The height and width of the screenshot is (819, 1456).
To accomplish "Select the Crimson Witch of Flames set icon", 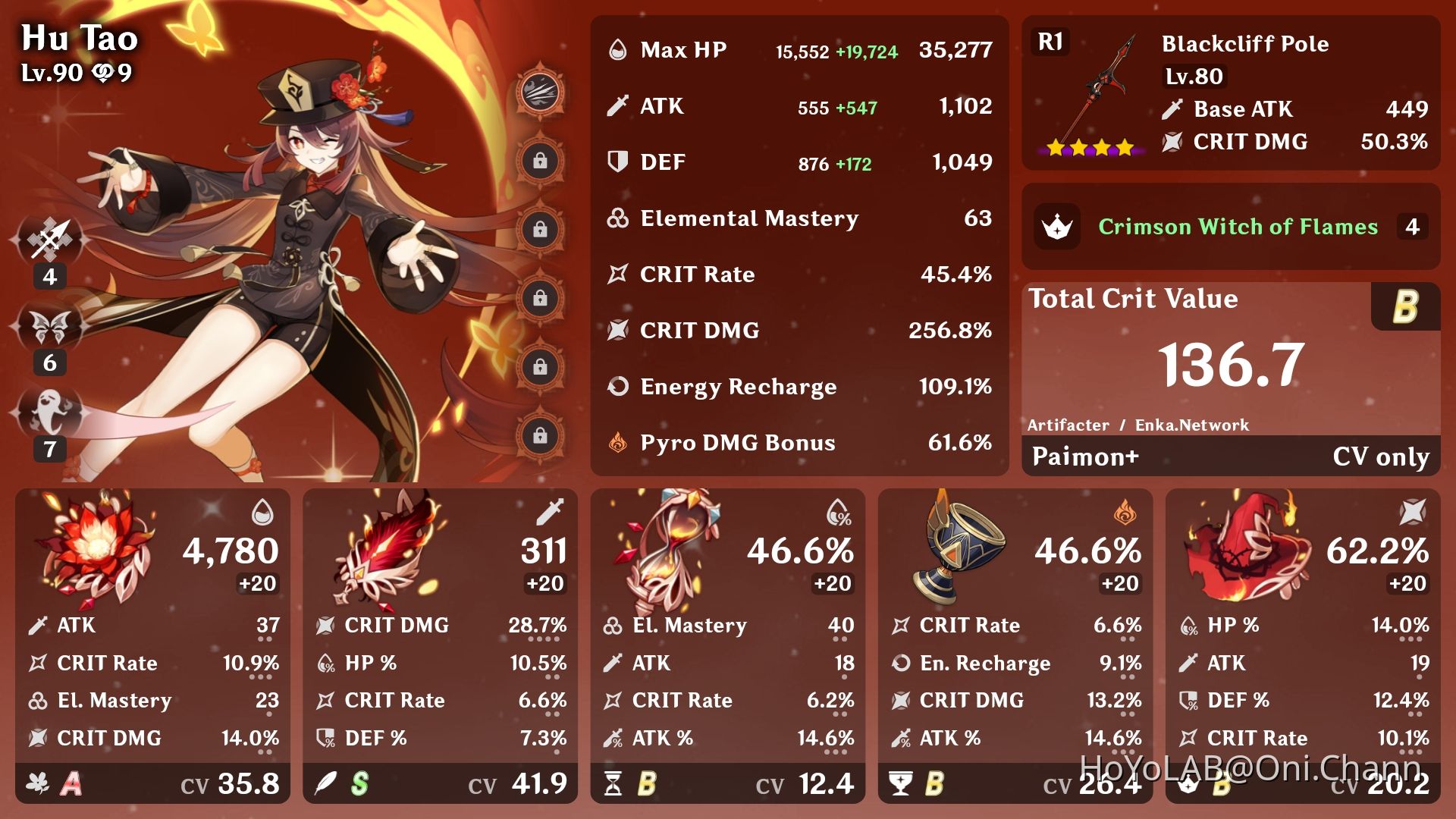I will pos(1057,227).
